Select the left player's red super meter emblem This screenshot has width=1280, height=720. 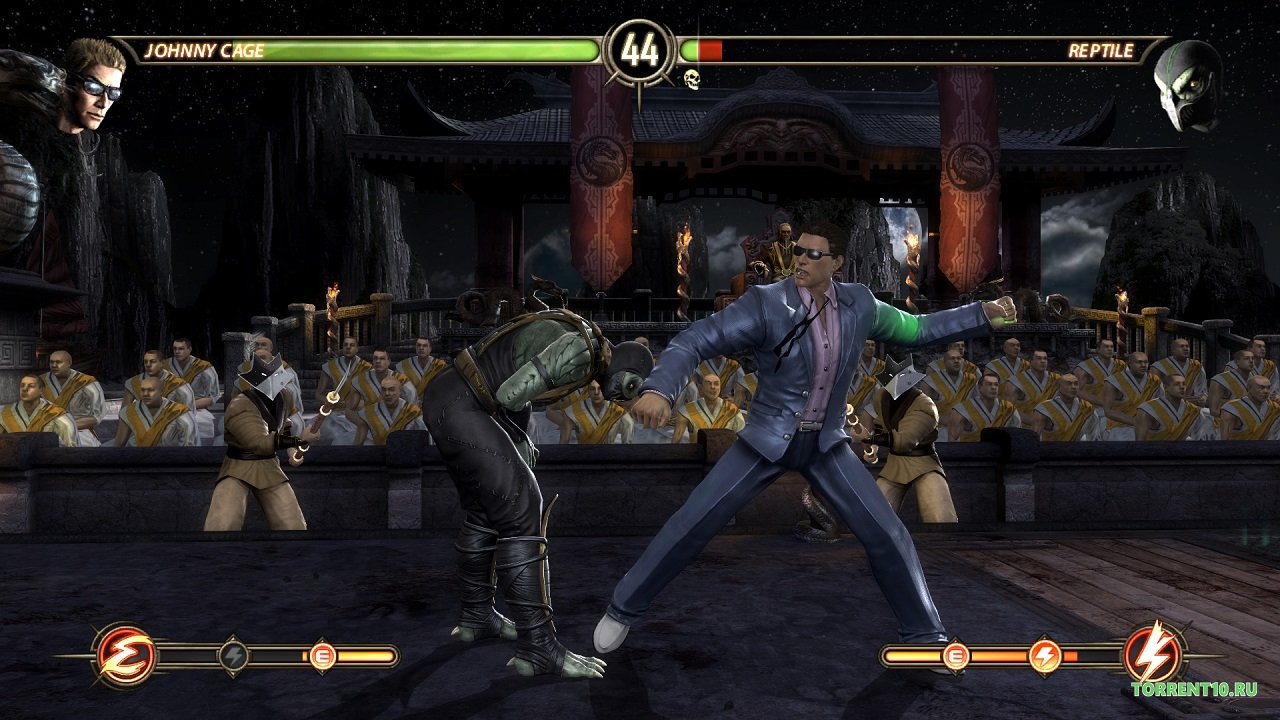click(126, 655)
